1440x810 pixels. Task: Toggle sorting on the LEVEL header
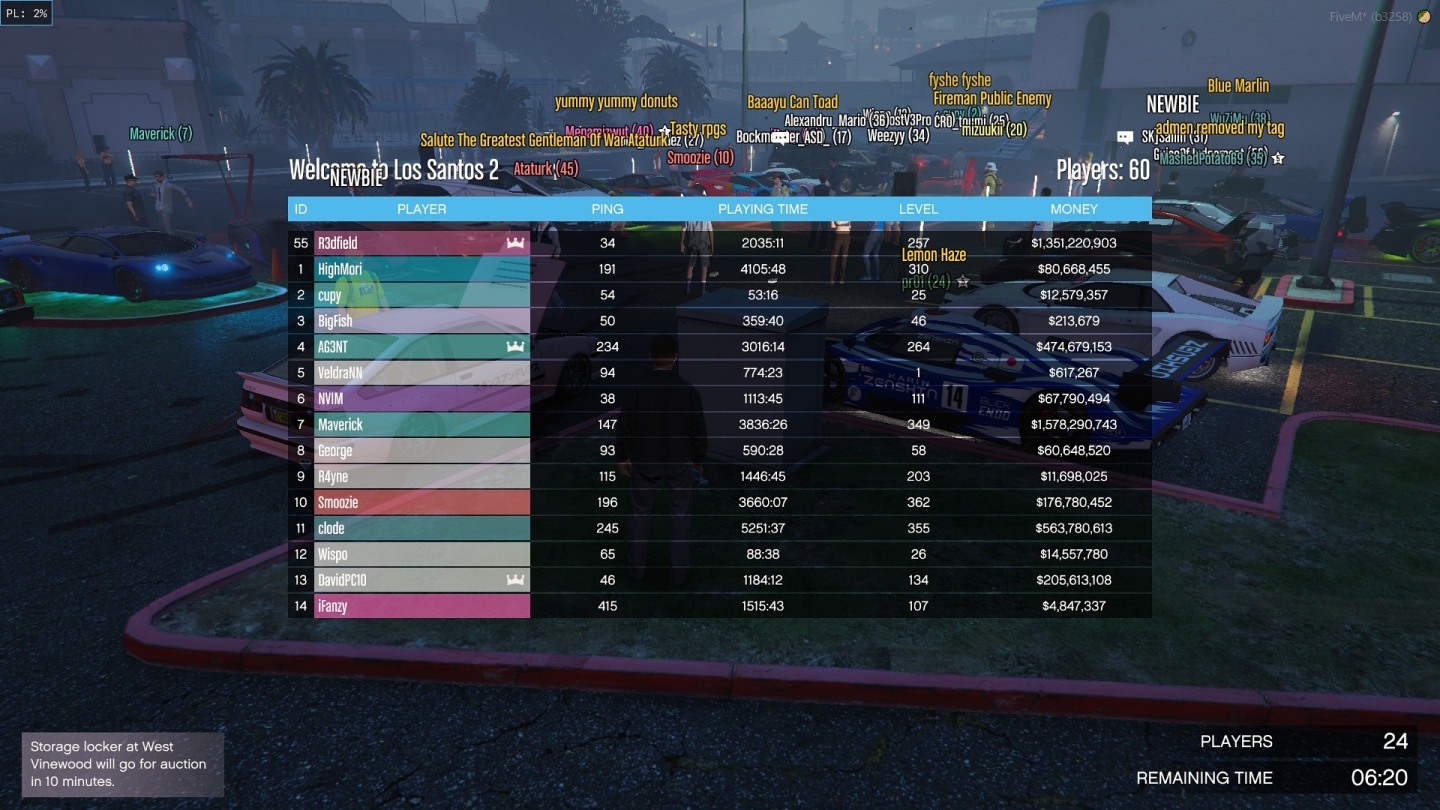pos(918,209)
